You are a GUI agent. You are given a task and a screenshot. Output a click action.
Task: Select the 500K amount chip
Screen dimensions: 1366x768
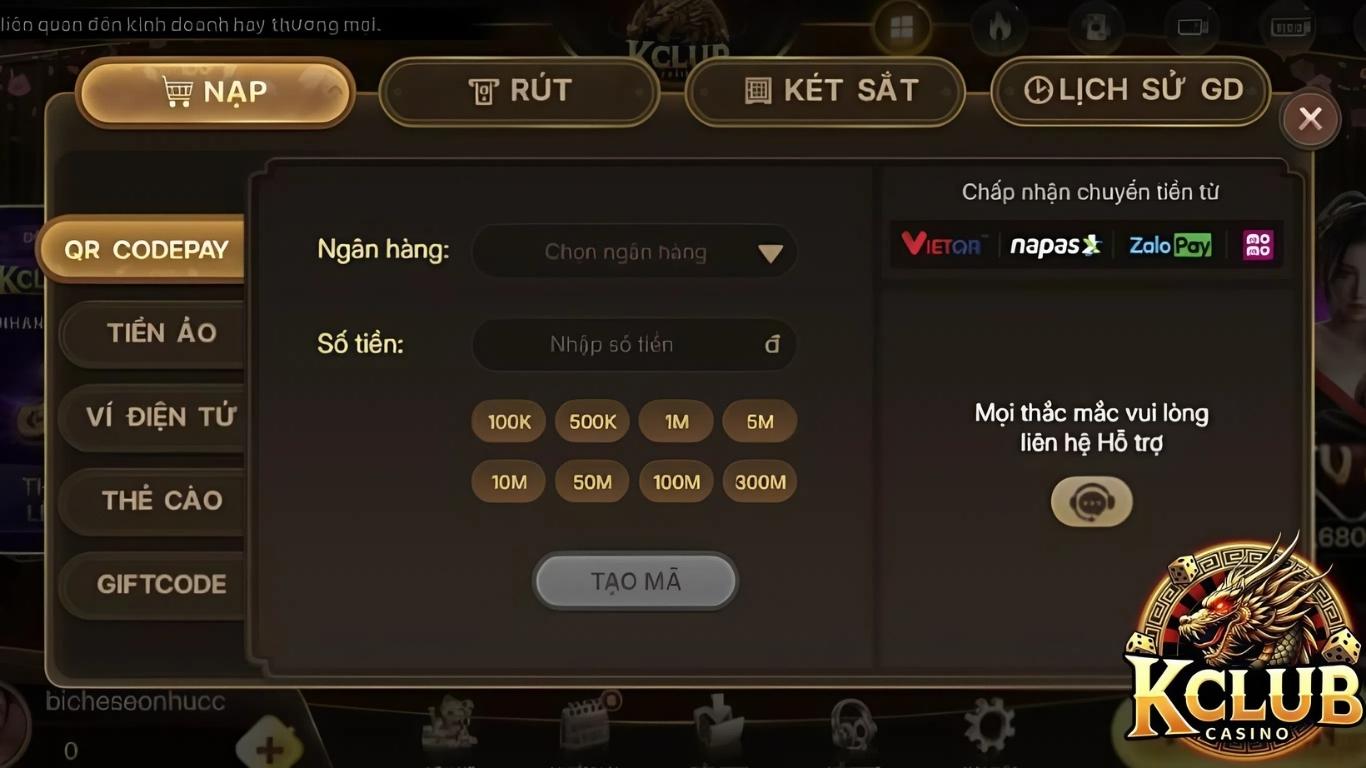[x=591, y=421]
